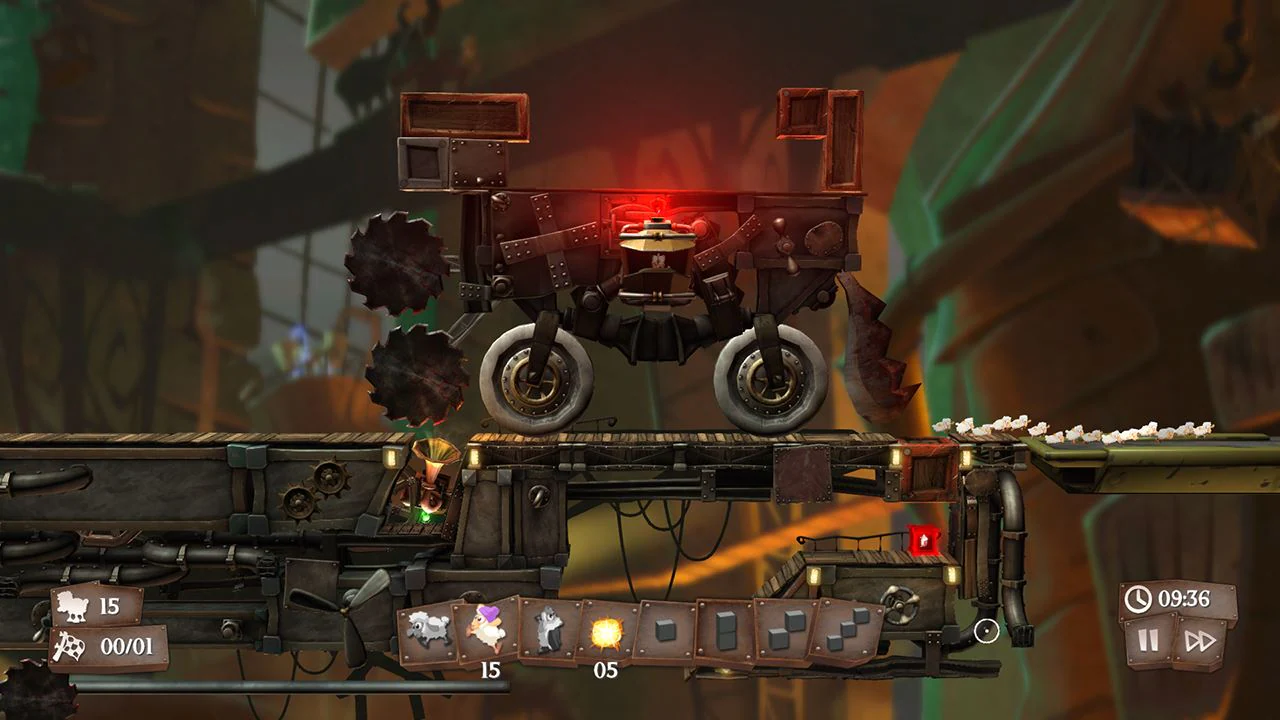Choose the climbing sheep ability
The height and width of the screenshot is (720, 1280).
(546, 628)
